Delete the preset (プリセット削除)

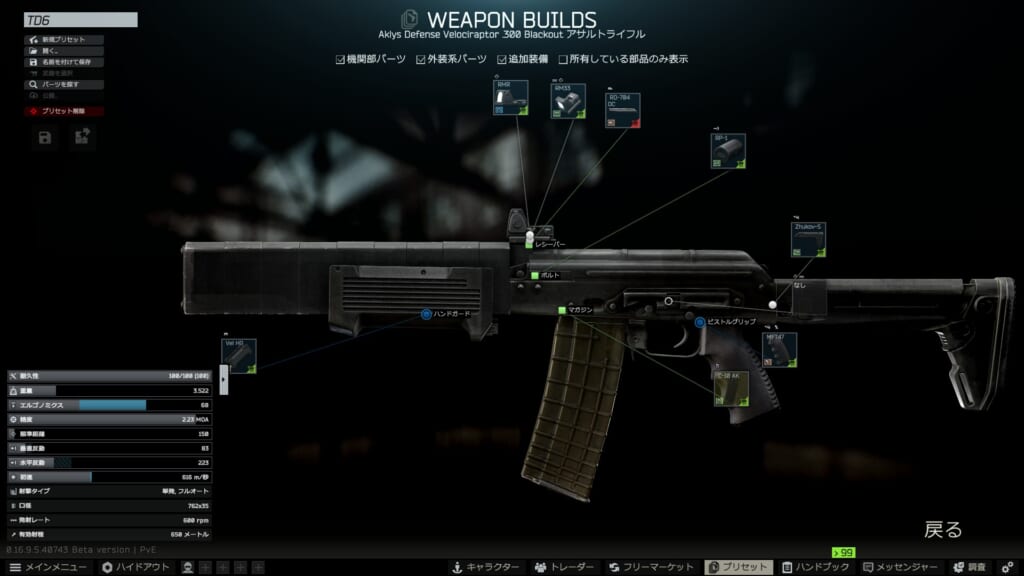(x=63, y=111)
